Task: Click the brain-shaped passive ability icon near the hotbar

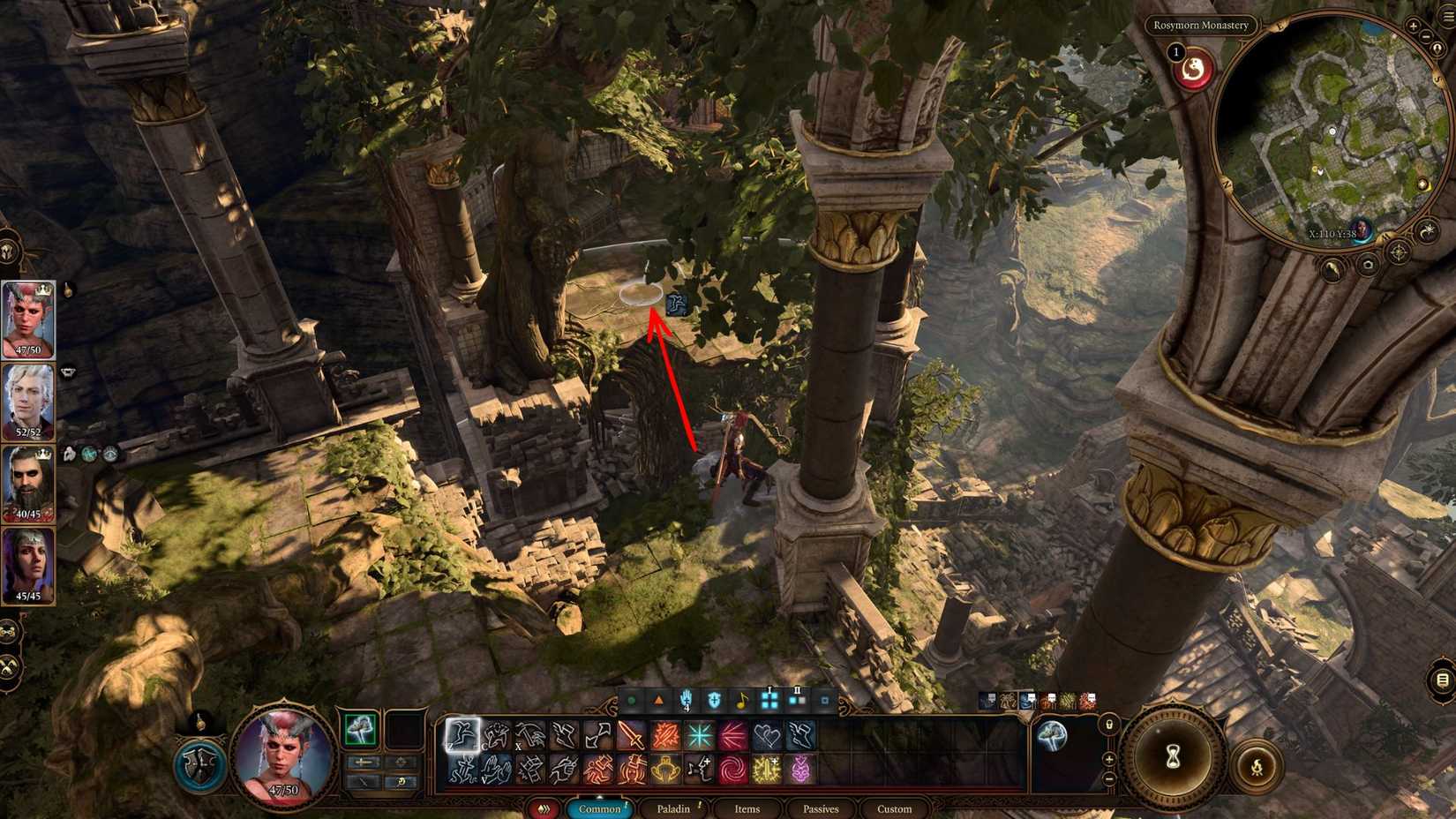Action: click(1052, 735)
